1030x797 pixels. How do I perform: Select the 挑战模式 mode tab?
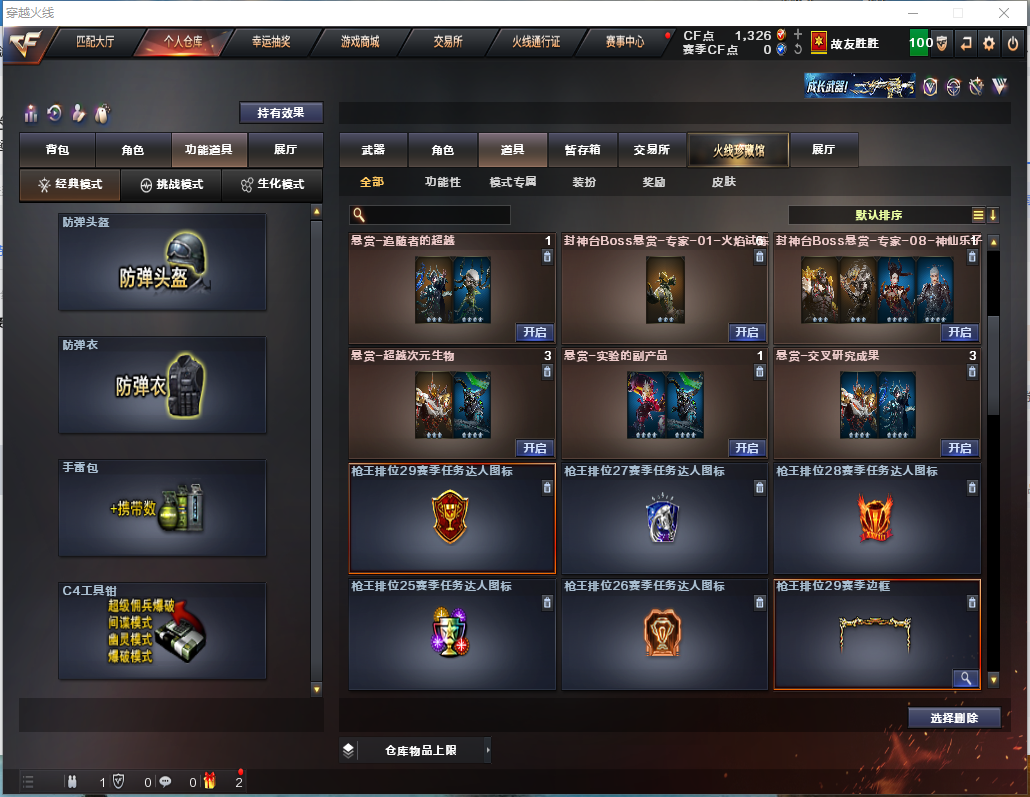click(171, 185)
